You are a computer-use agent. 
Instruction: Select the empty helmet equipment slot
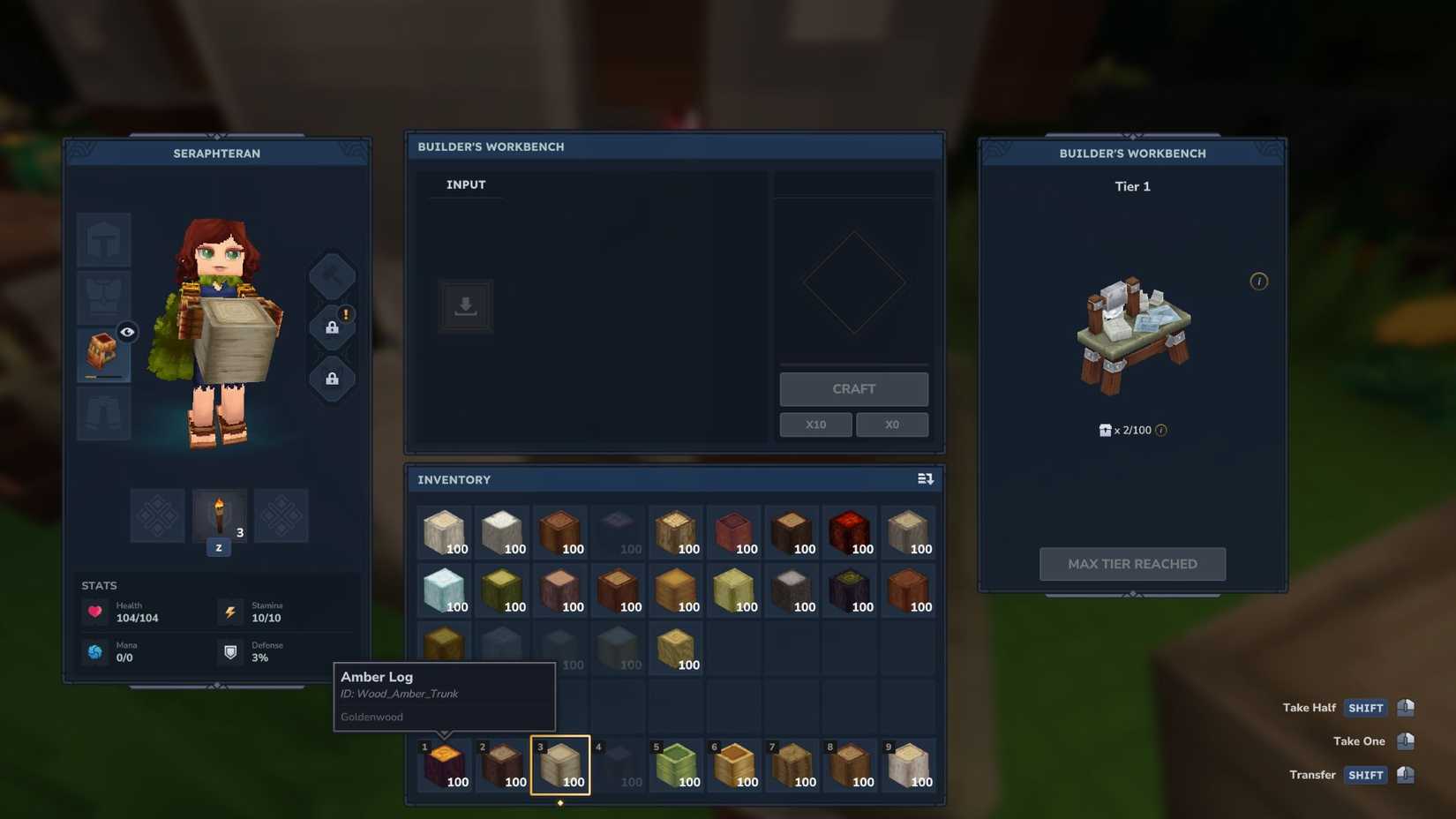(103, 239)
